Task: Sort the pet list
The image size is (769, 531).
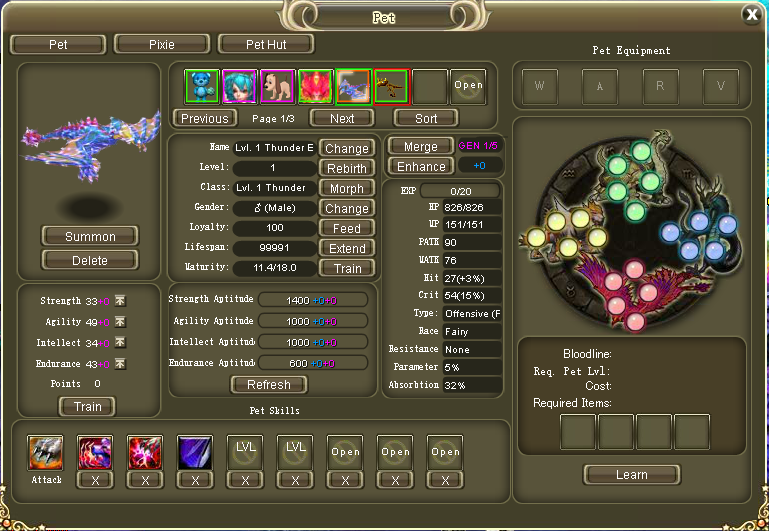Action: [x=426, y=118]
